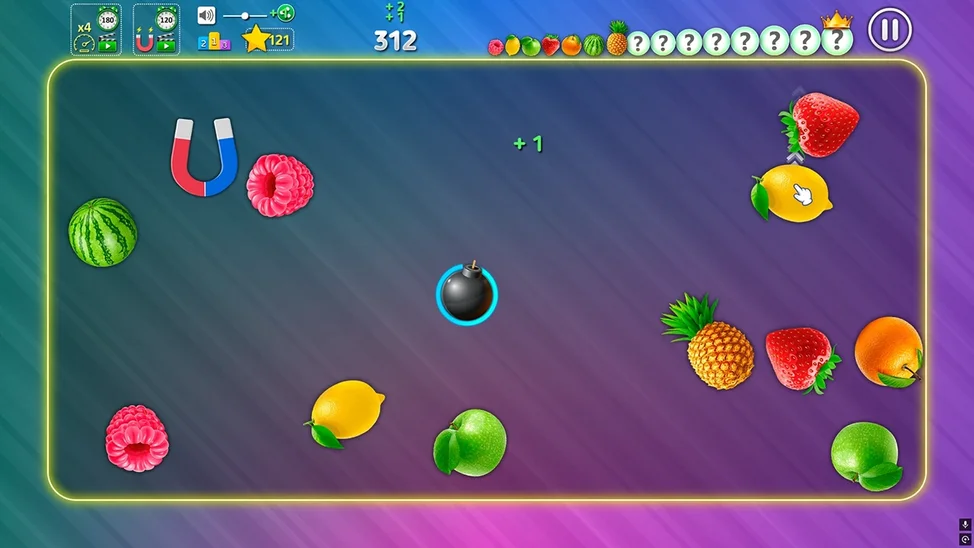Open the leaderboard podium icon

coord(214,42)
